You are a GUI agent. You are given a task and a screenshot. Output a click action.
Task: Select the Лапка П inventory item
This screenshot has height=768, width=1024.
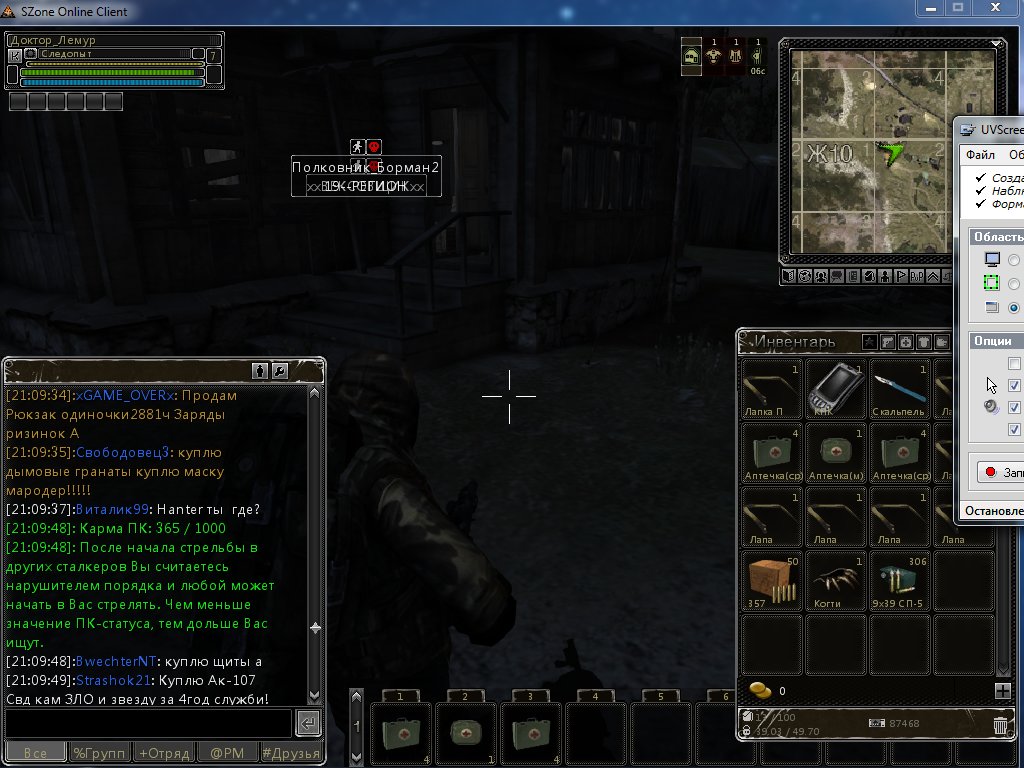click(x=773, y=388)
